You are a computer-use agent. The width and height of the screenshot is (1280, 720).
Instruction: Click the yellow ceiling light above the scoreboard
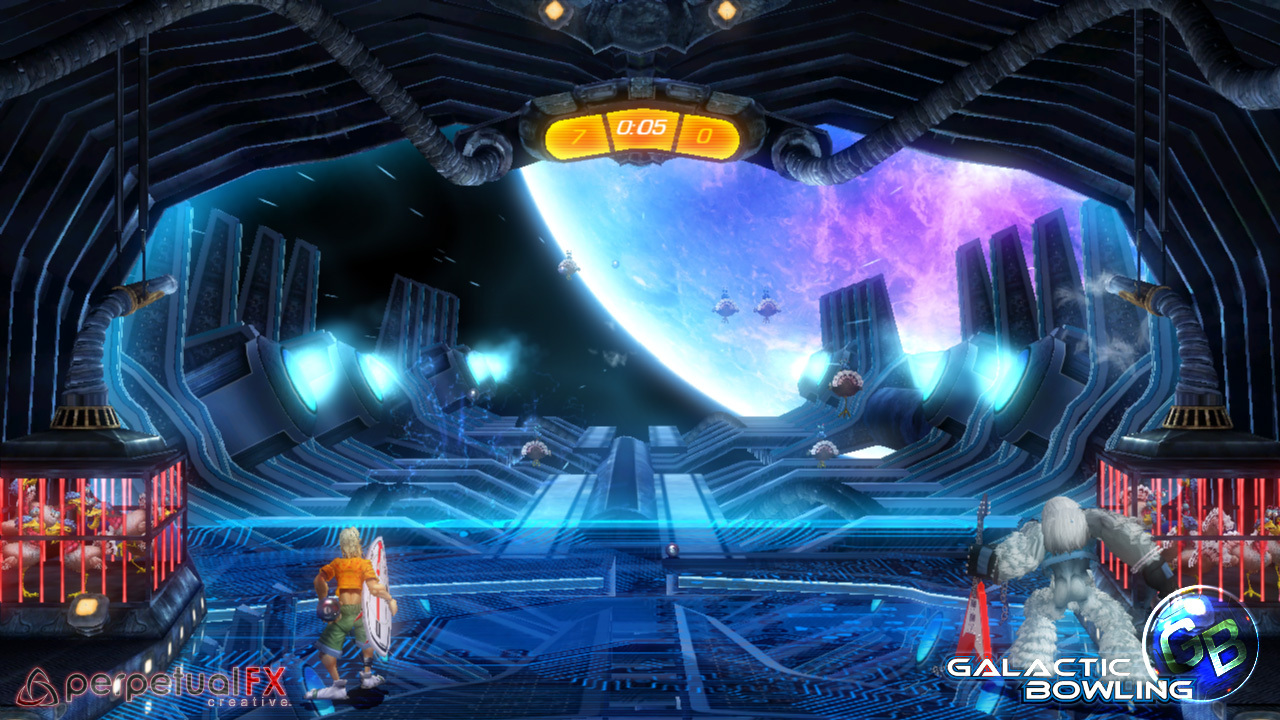point(552,12)
